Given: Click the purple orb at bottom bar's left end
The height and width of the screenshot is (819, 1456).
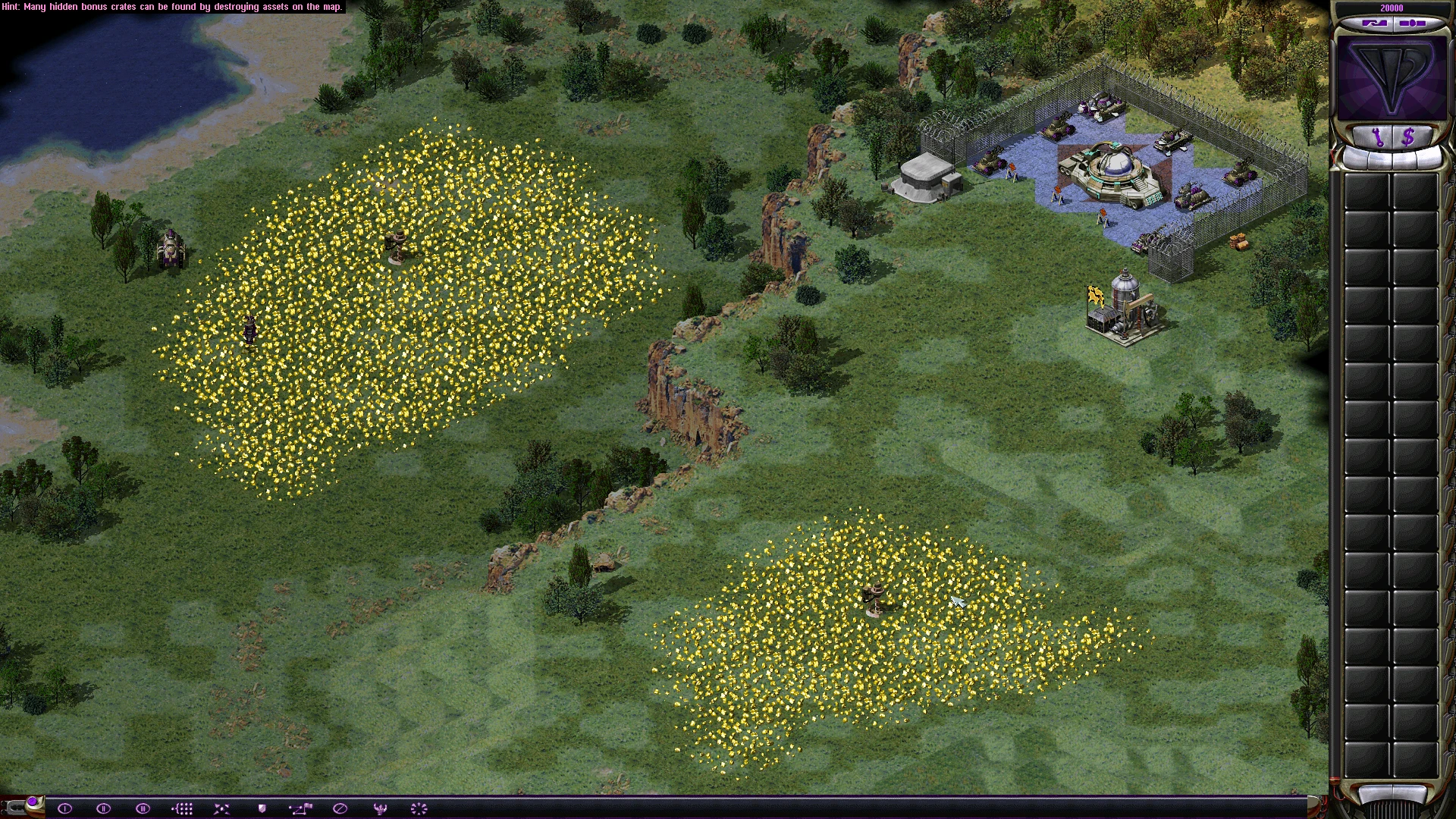Looking at the screenshot, I should 33,802.
